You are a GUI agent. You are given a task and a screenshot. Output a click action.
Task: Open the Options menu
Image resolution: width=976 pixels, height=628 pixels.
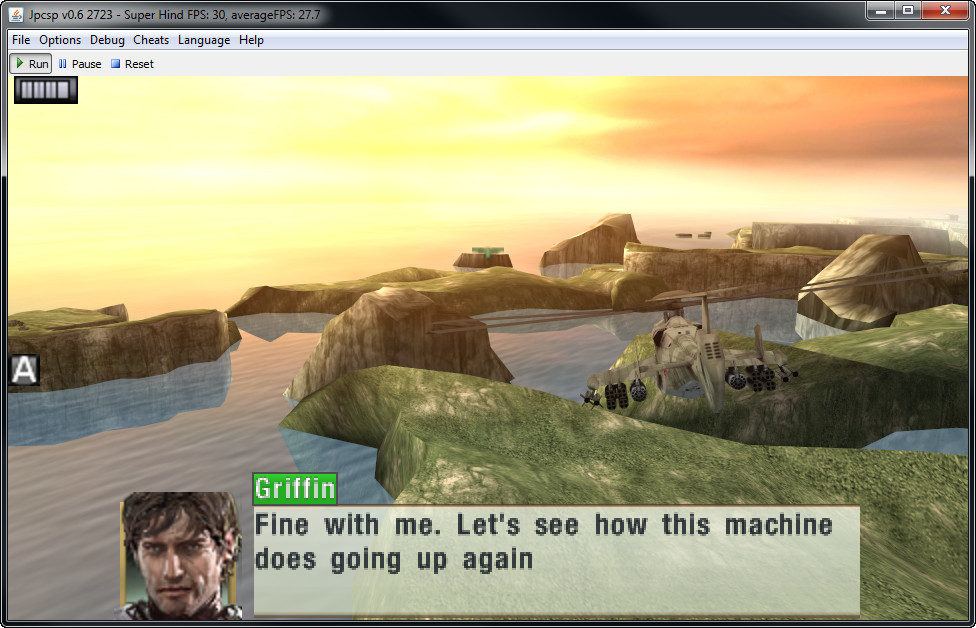(x=60, y=40)
